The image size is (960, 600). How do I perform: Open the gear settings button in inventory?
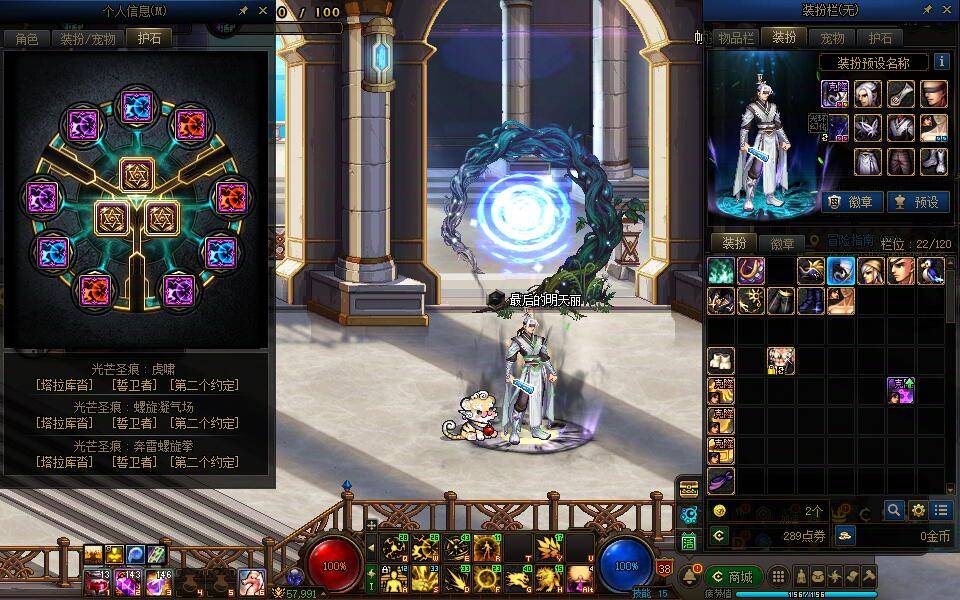point(918,510)
